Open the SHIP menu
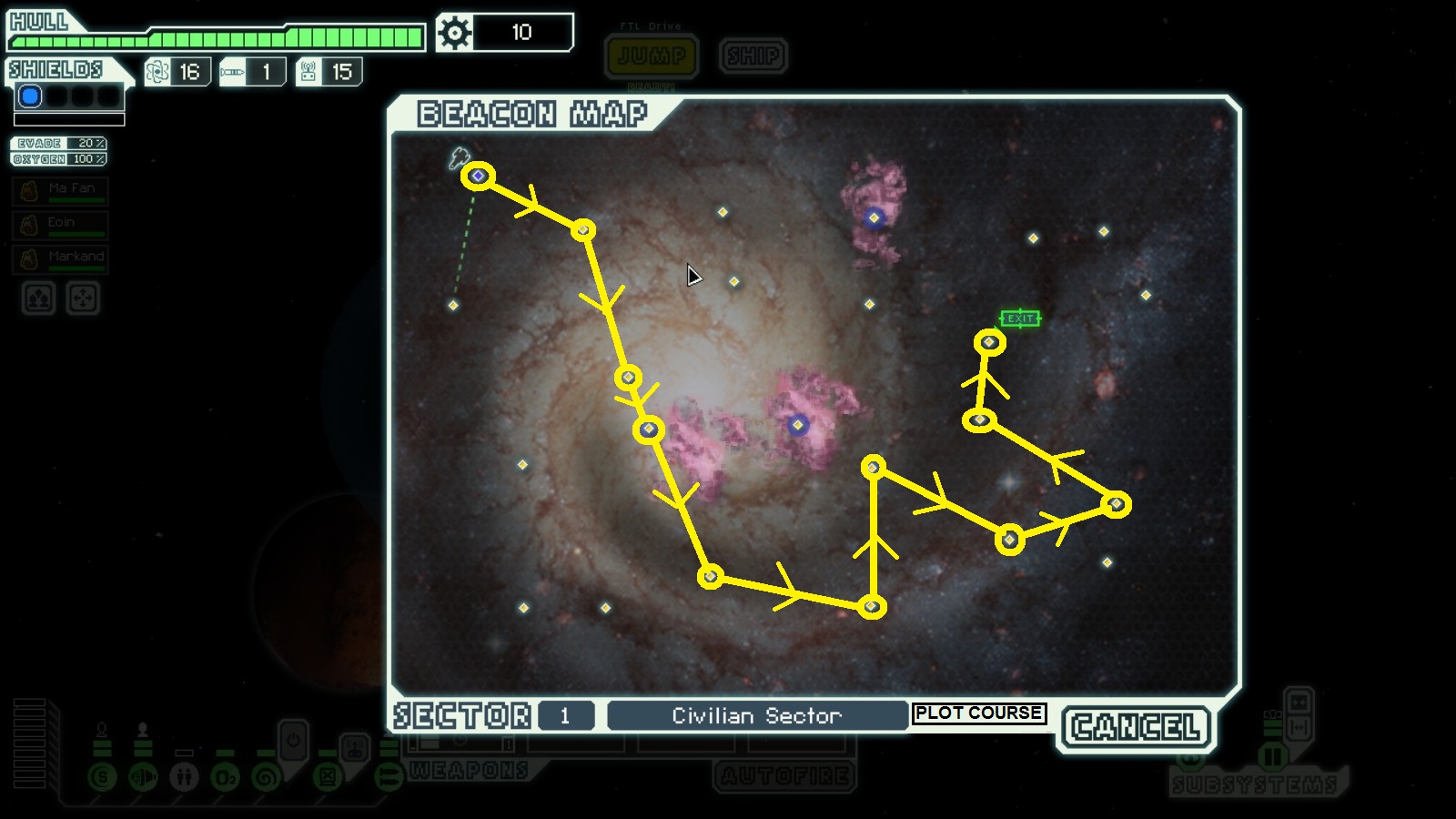Viewport: 1456px width, 819px height. 753,56
